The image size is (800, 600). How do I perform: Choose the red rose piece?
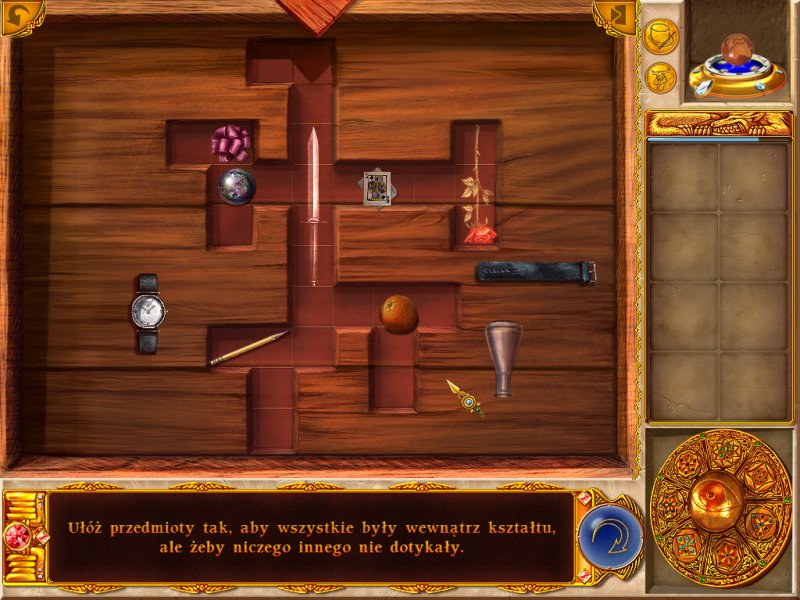(x=477, y=190)
